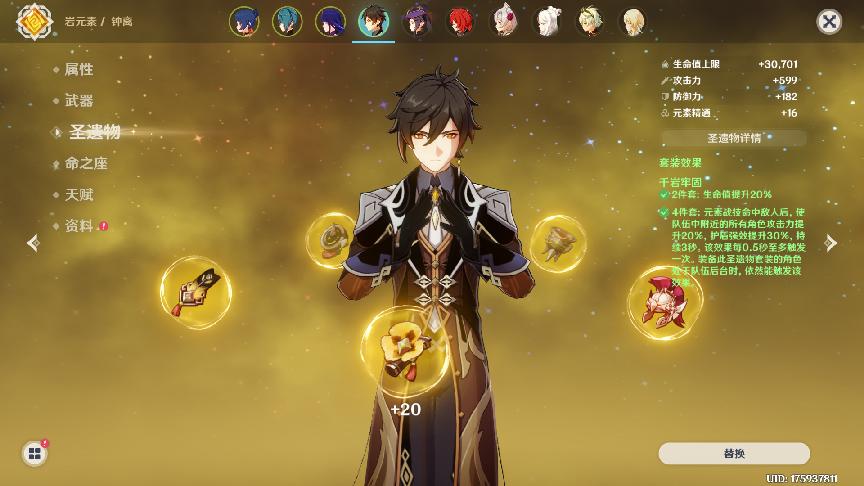Switch to the 天赋 talents menu

tap(78, 194)
